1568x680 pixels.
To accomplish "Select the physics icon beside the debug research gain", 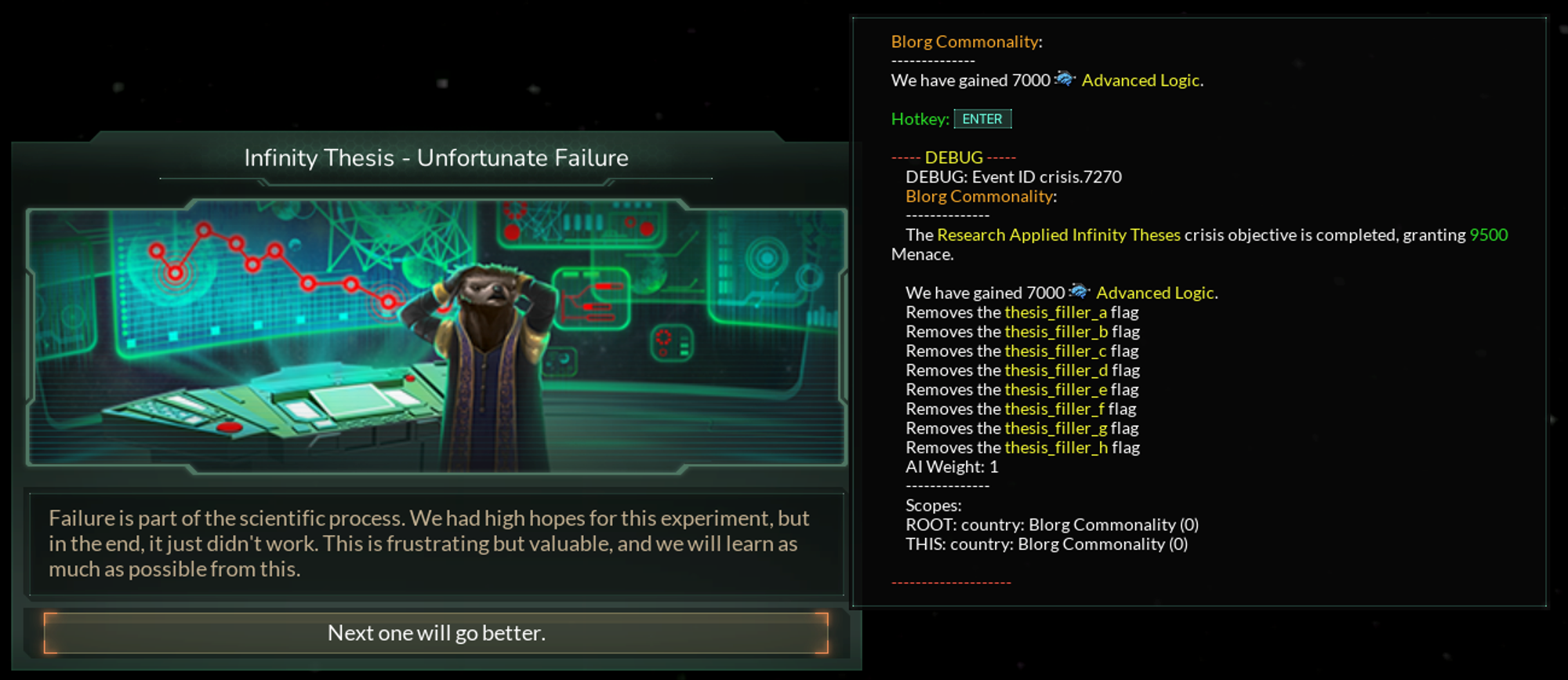I will pos(1080,292).
